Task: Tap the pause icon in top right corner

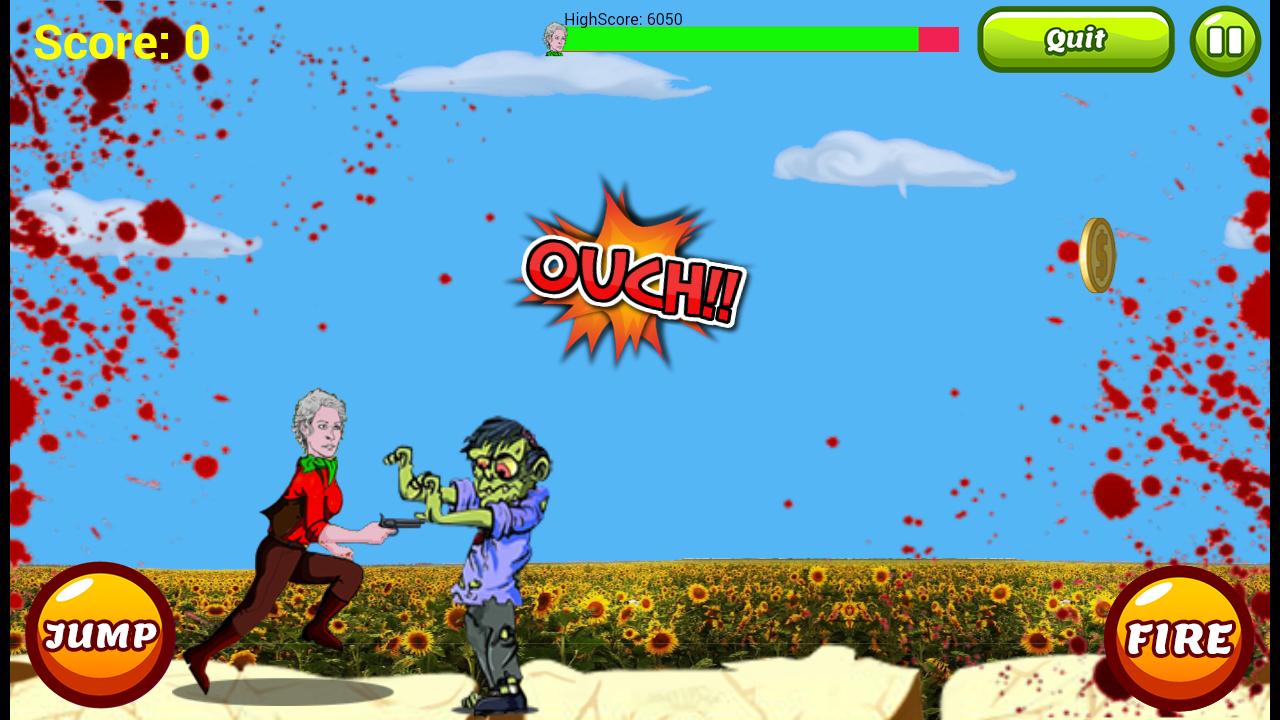Action: 1225,40
